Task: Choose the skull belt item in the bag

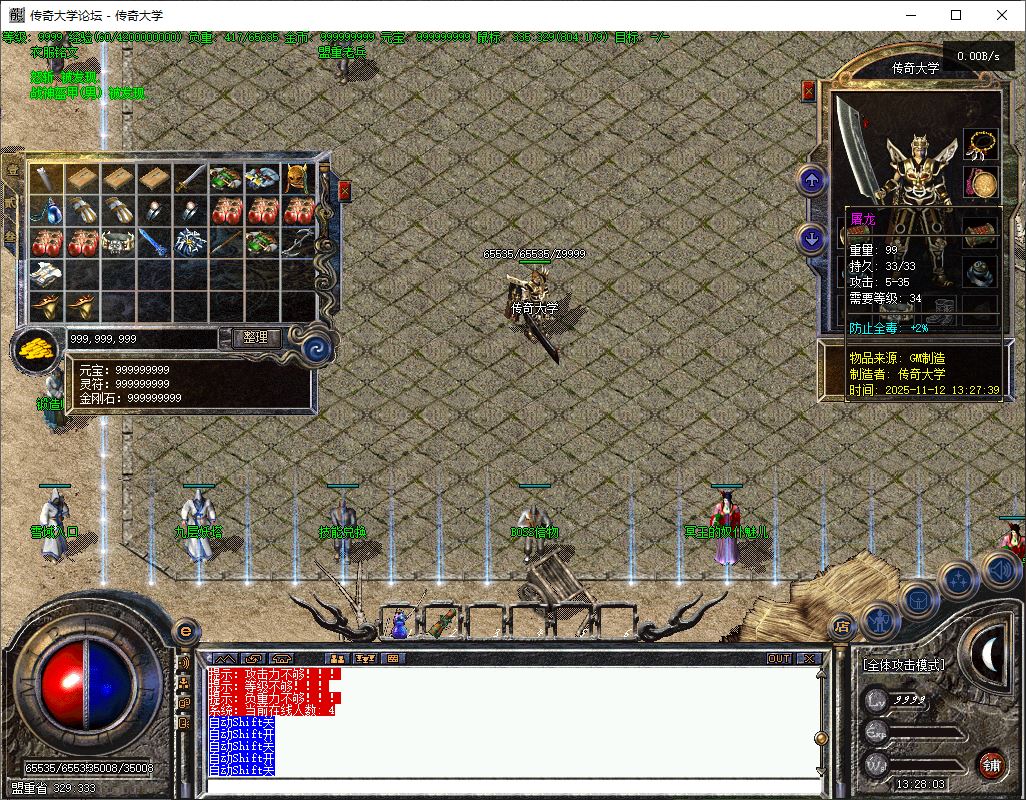Action: click(x=117, y=243)
